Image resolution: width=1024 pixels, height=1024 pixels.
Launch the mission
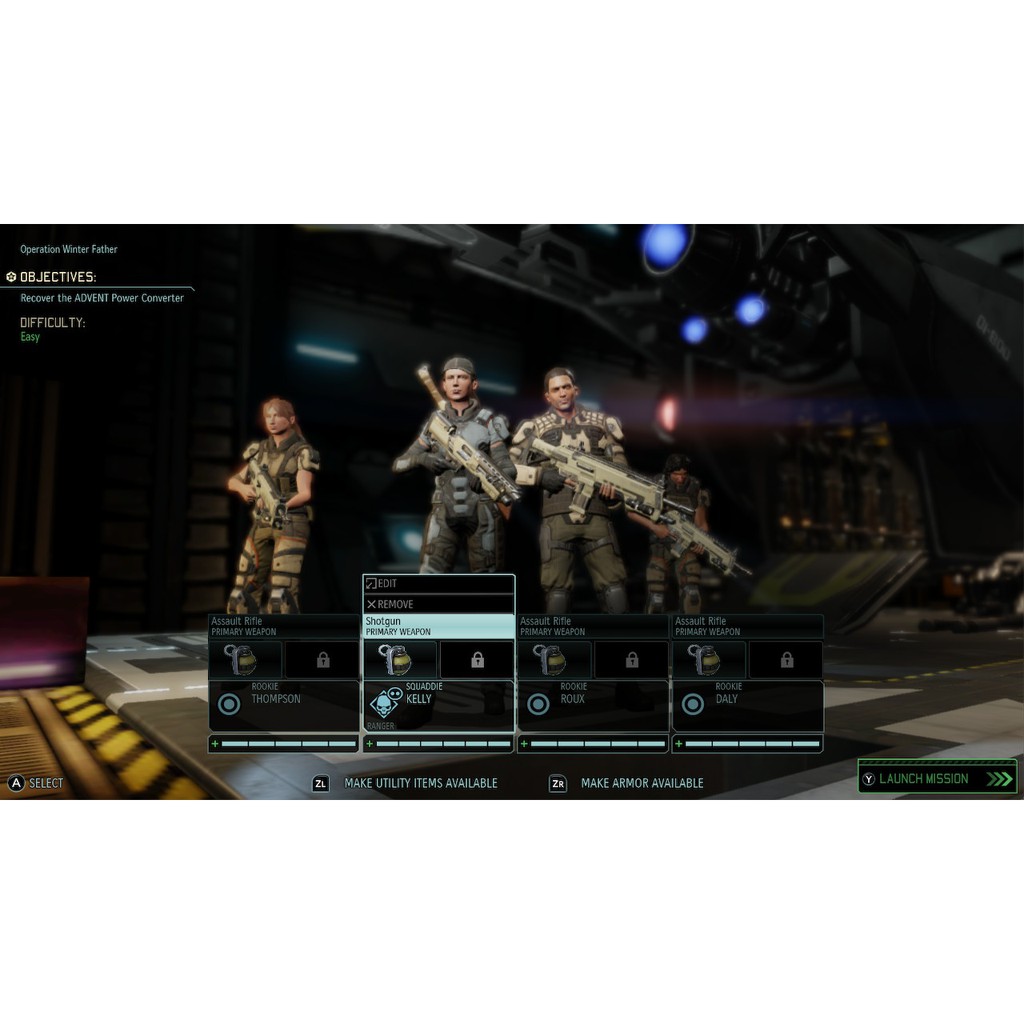936,778
